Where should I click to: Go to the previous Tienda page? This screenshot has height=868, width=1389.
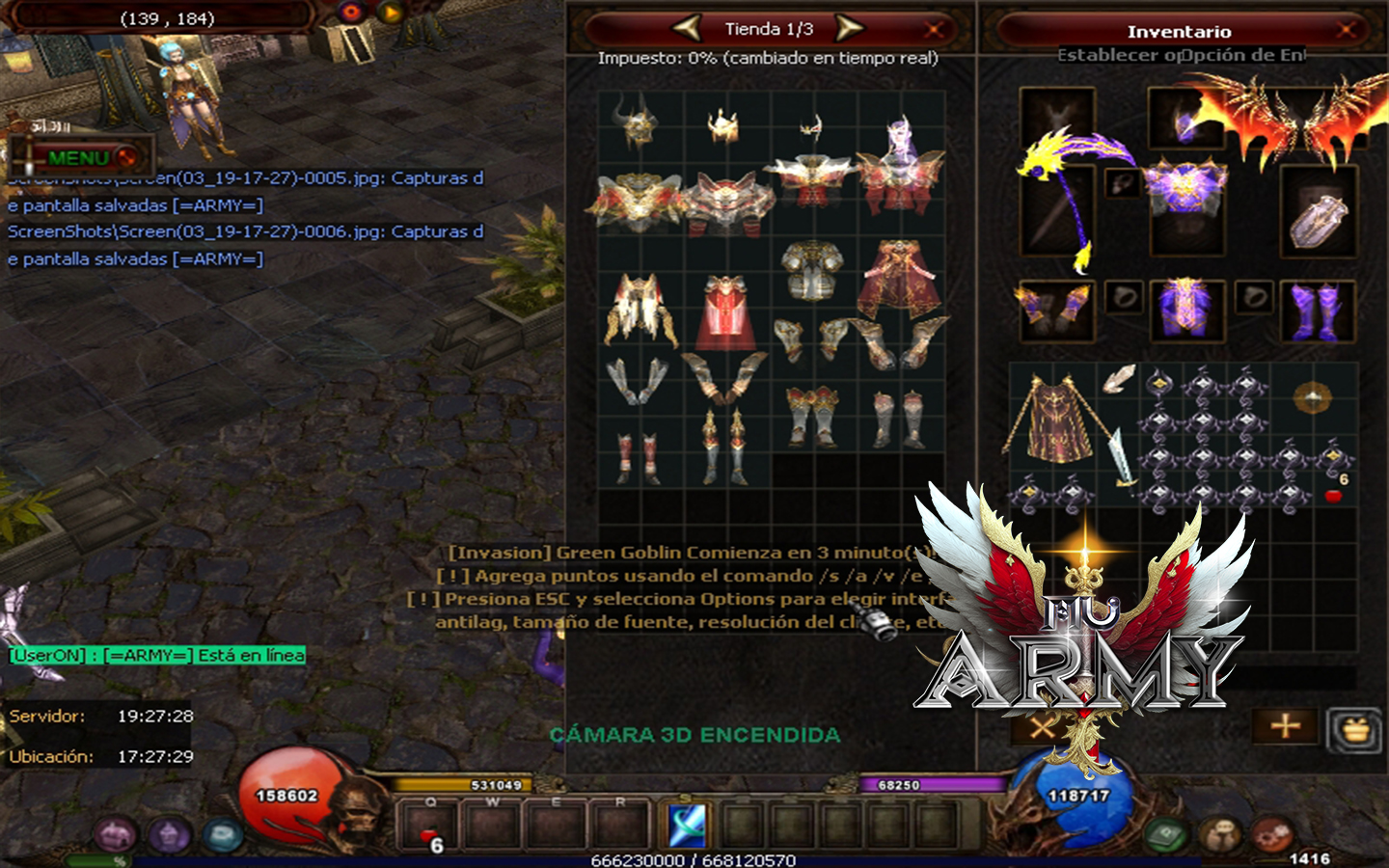pyautogui.click(x=687, y=28)
